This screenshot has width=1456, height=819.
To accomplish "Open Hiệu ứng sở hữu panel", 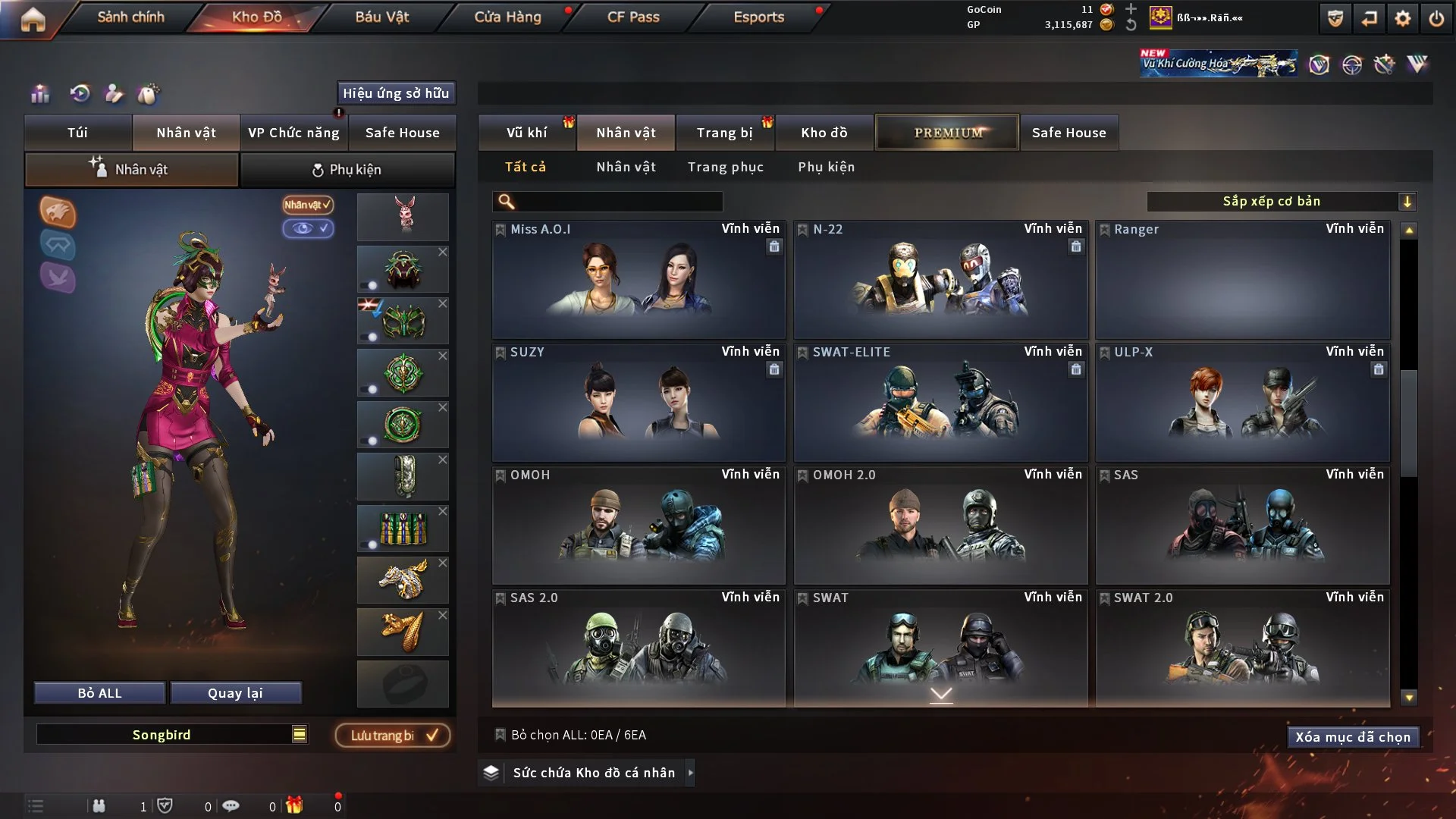I will [x=396, y=93].
